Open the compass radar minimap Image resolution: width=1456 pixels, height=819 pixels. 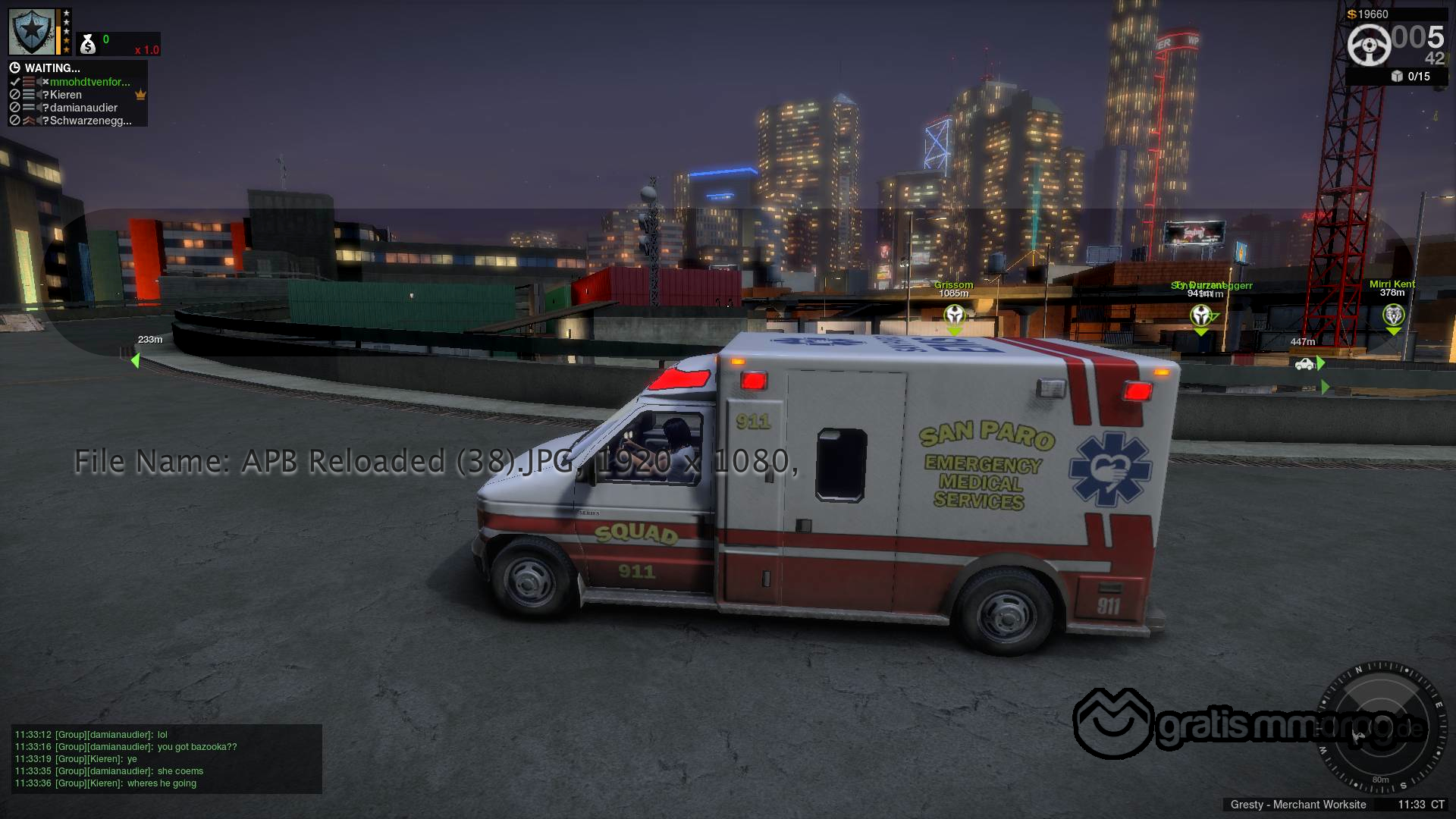pos(1380,726)
